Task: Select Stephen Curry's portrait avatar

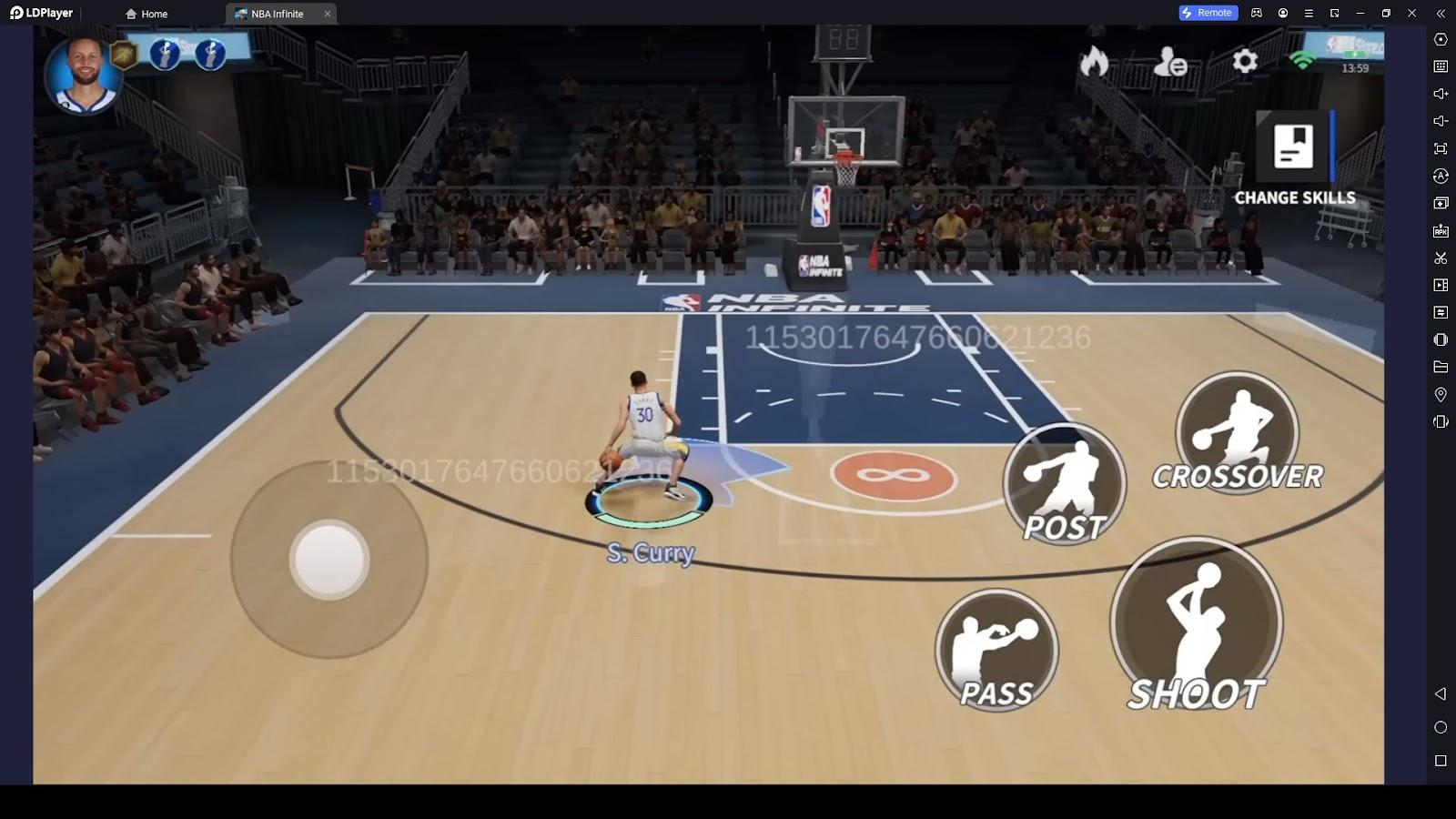Action: (x=83, y=76)
